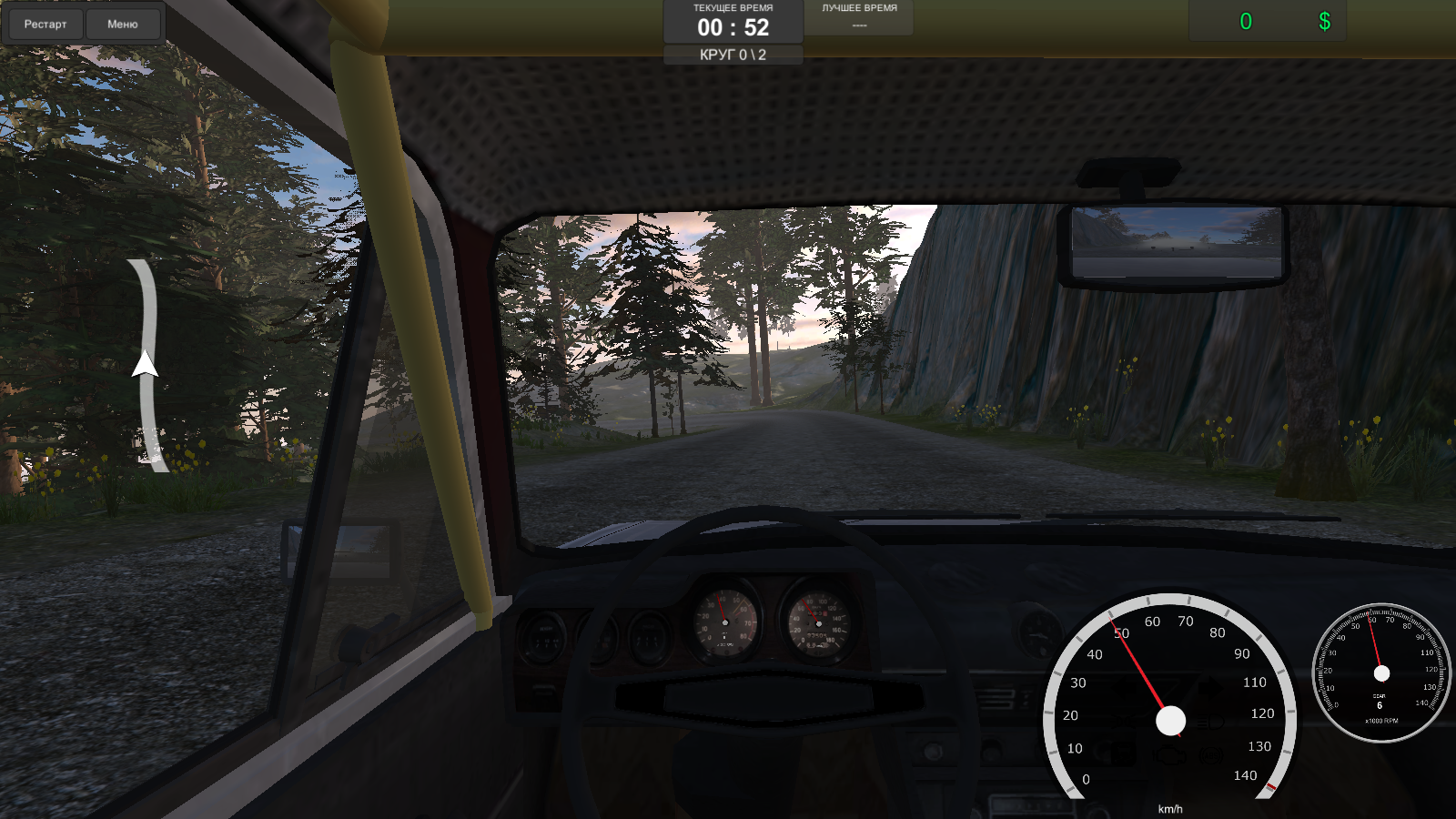Click the green dollar sign money counter
This screenshot has height=819, width=1456.
click(1324, 18)
